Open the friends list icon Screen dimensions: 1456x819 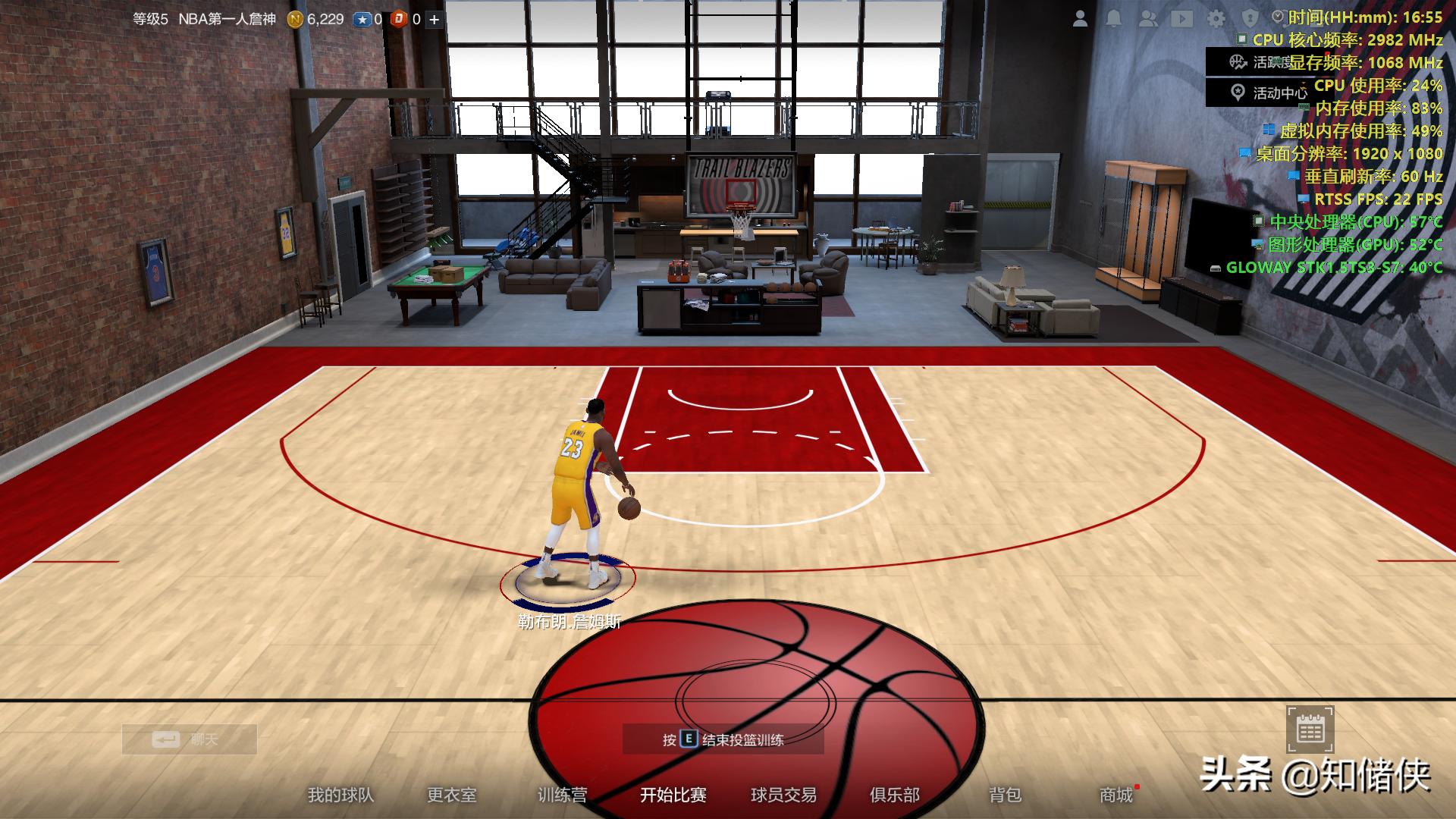tap(1148, 19)
